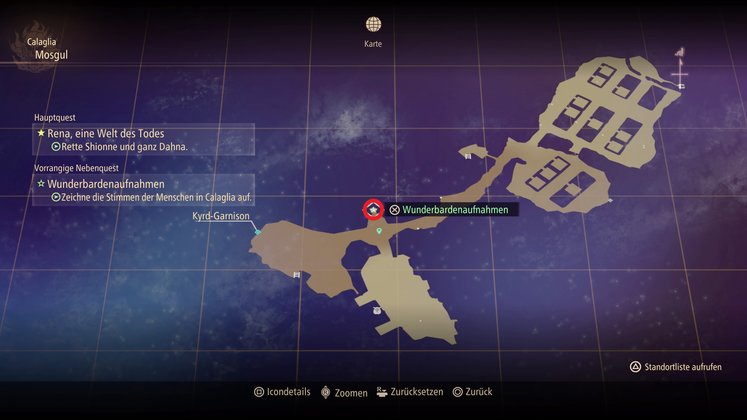The width and height of the screenshot is (747, 420).
Task: Click the Kyrd-Garnison exit marker
Action: point(257,231)
